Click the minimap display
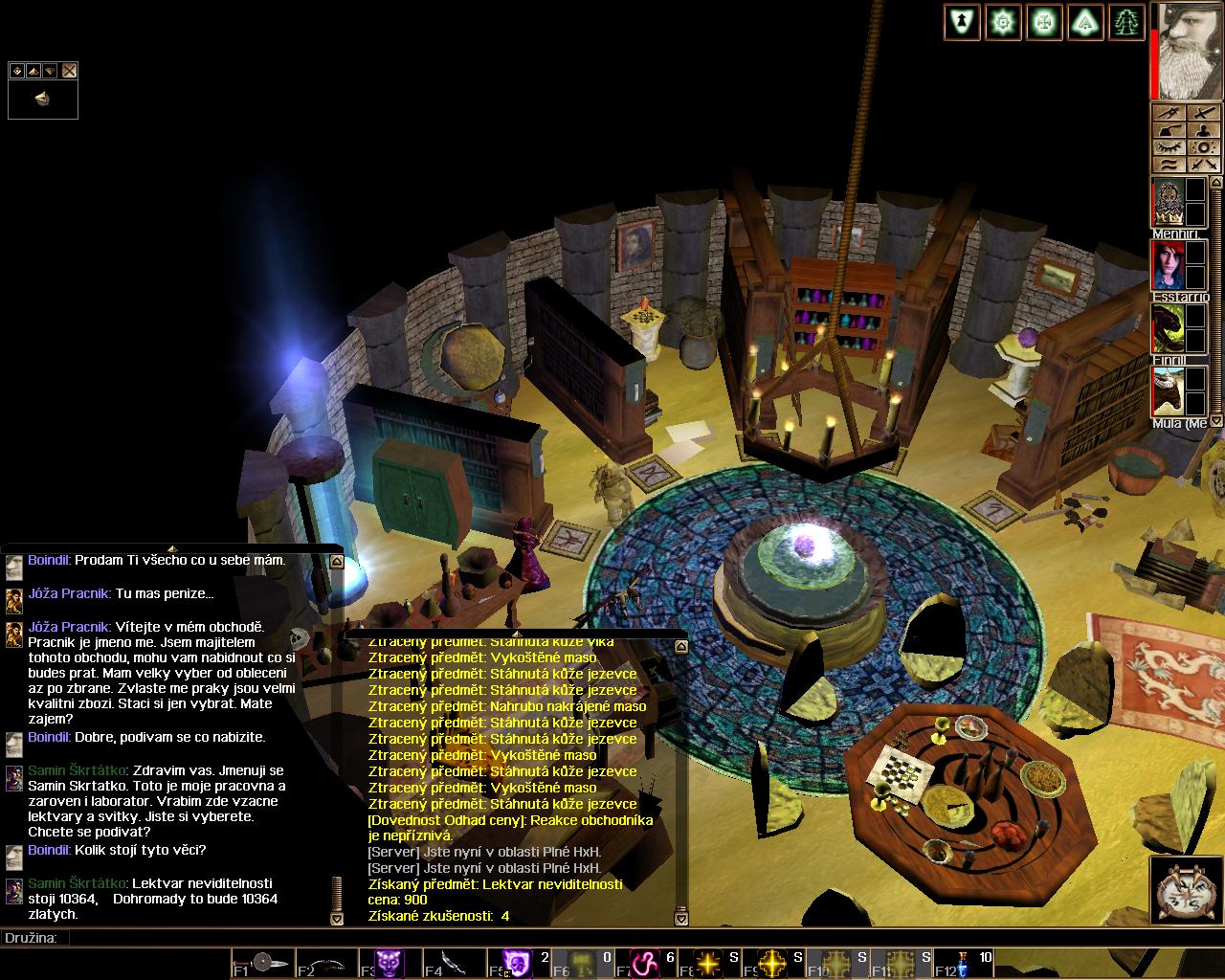The width and height of the screenshot is (1225, 980). (x=43, y=99)
